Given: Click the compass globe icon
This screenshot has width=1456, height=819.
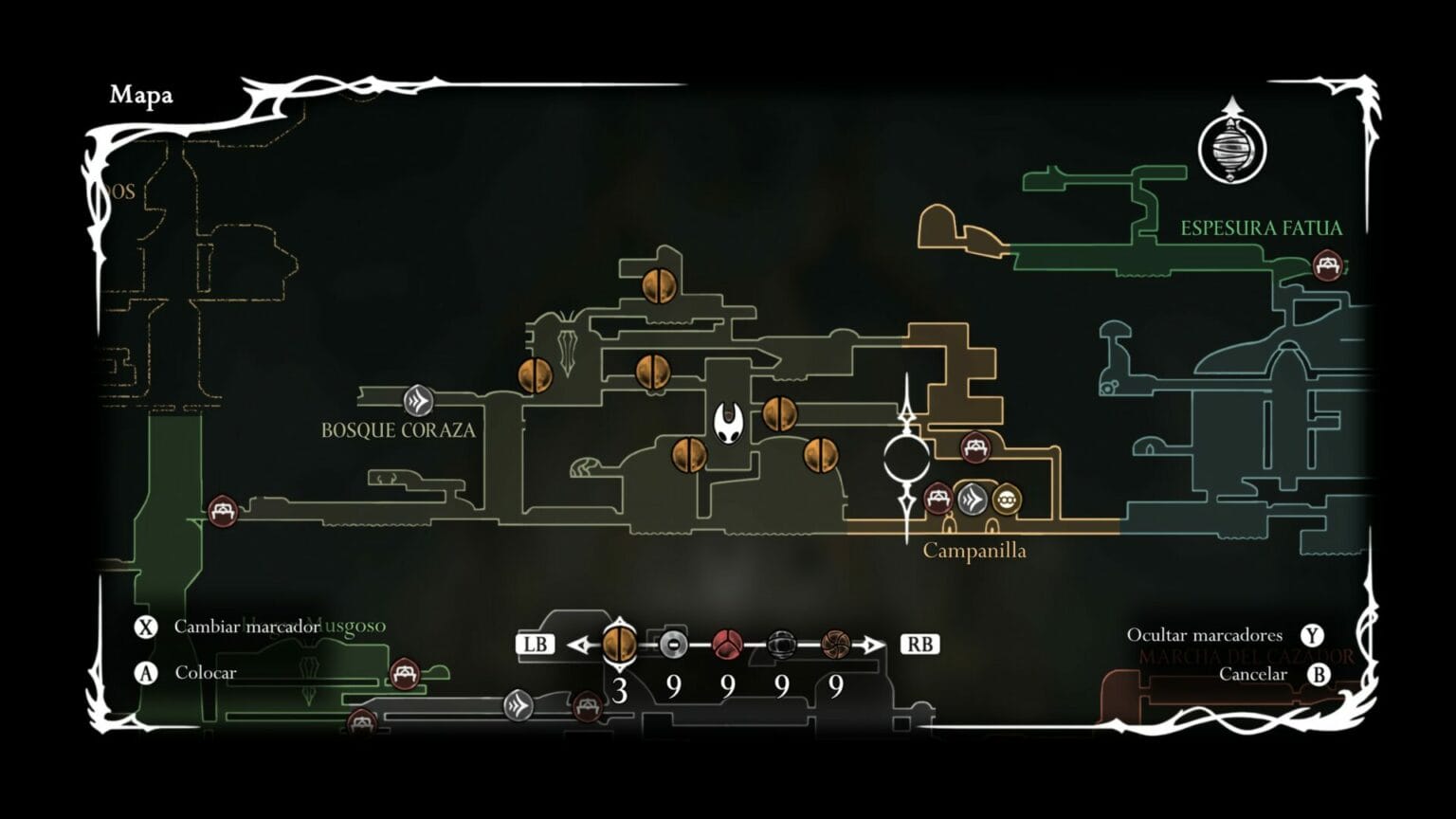Looking at the screenshot, I should click(1231, 149).
